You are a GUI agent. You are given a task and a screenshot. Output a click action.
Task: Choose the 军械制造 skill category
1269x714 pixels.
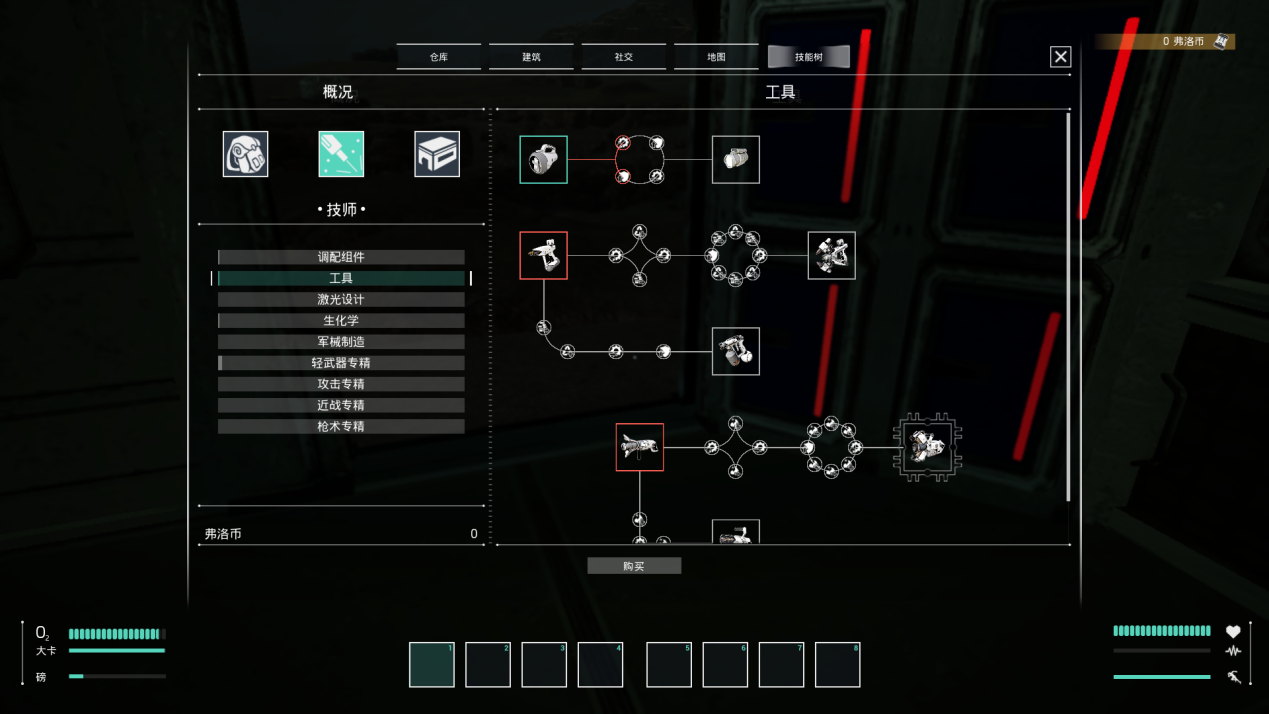pyautogui.click(x=341, y=342)
